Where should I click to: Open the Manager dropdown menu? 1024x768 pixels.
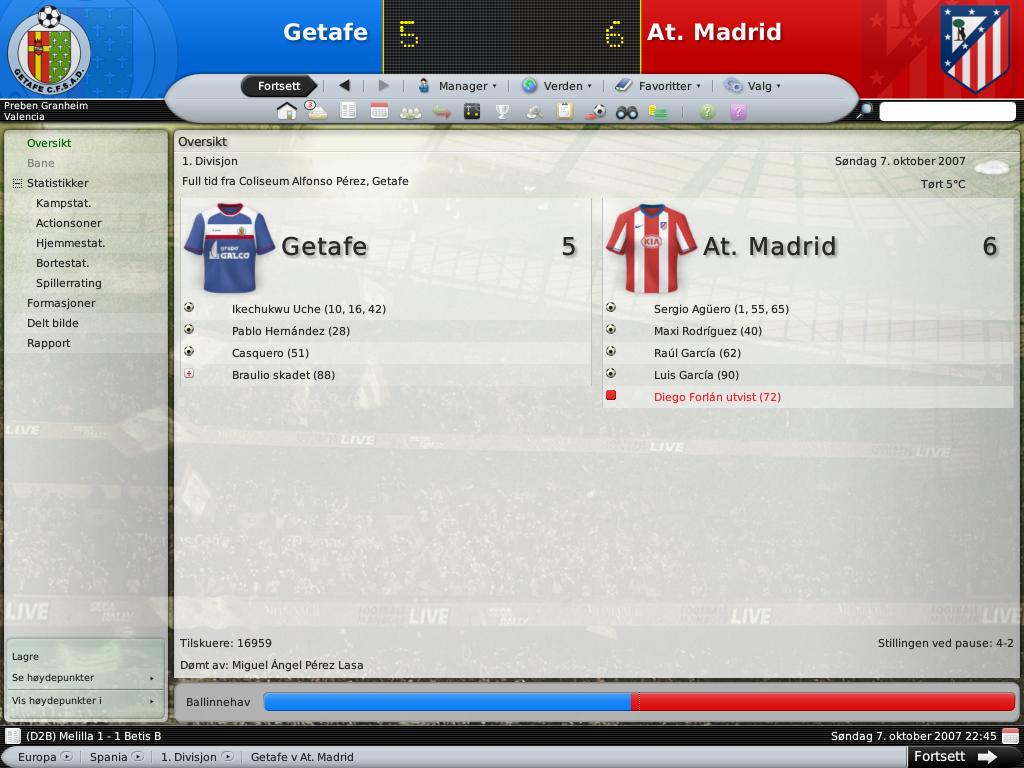(457, 86)
